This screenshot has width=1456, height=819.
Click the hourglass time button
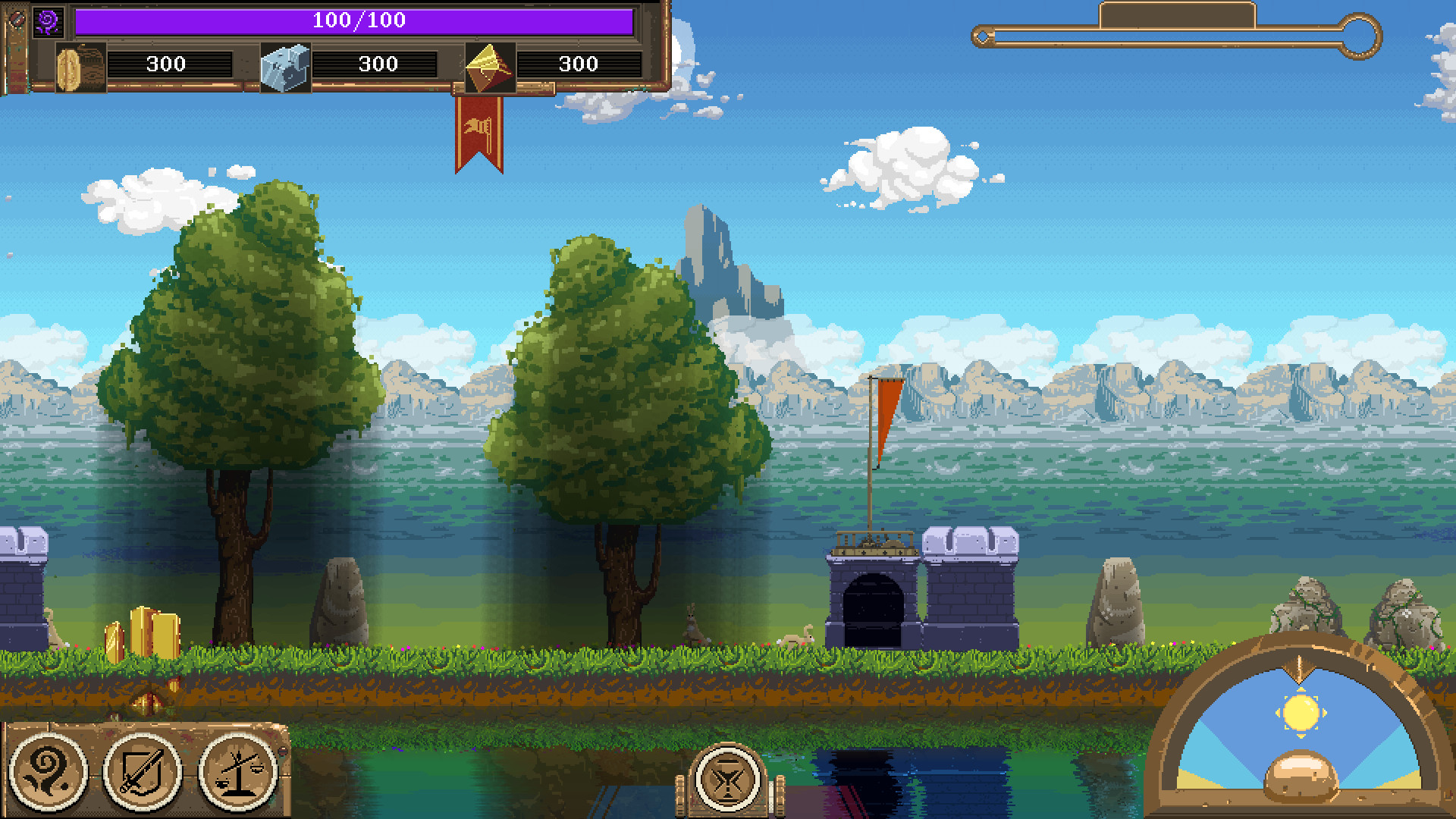[727, 779]
